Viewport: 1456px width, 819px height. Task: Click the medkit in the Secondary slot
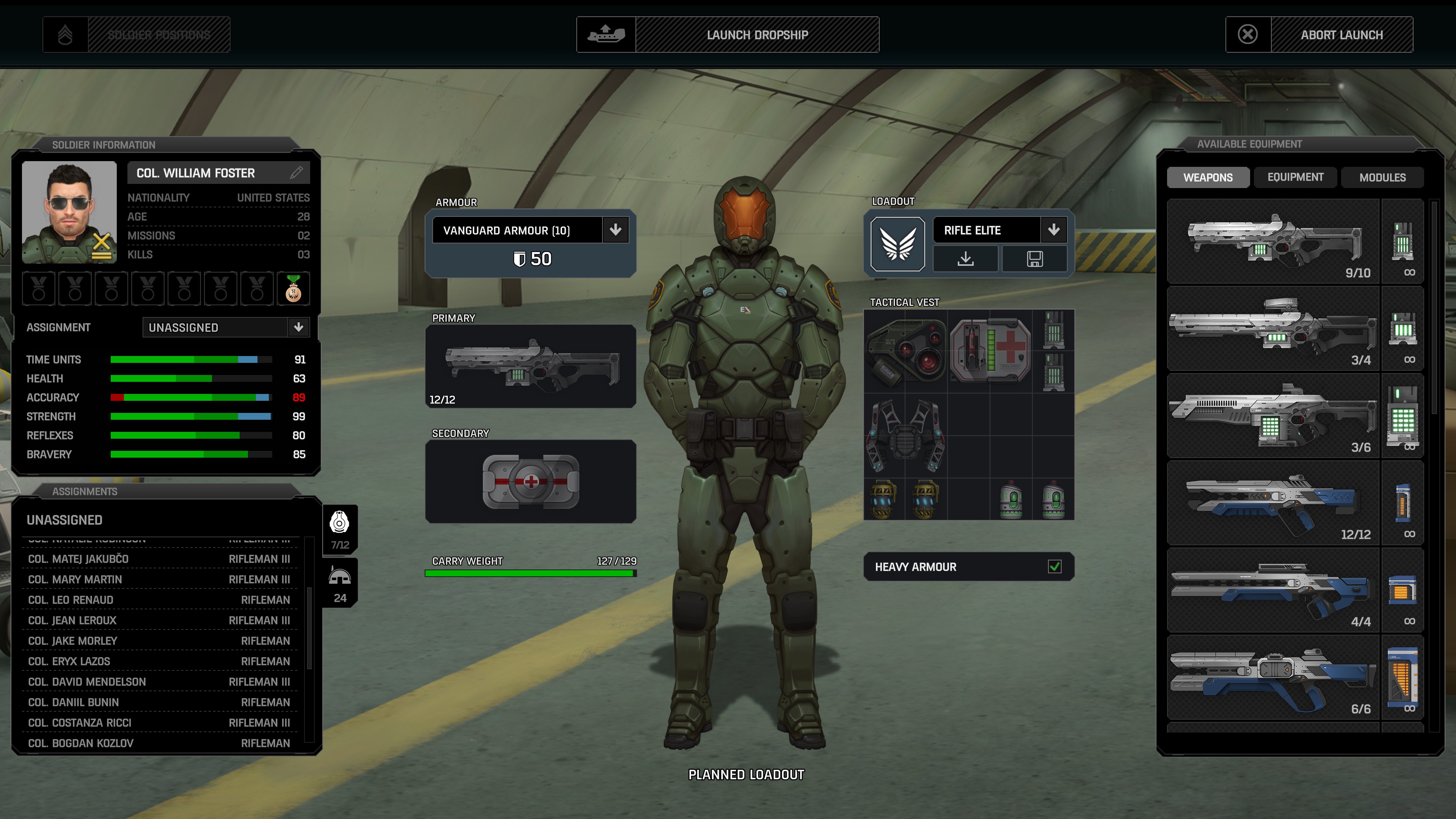coord(530,481)
